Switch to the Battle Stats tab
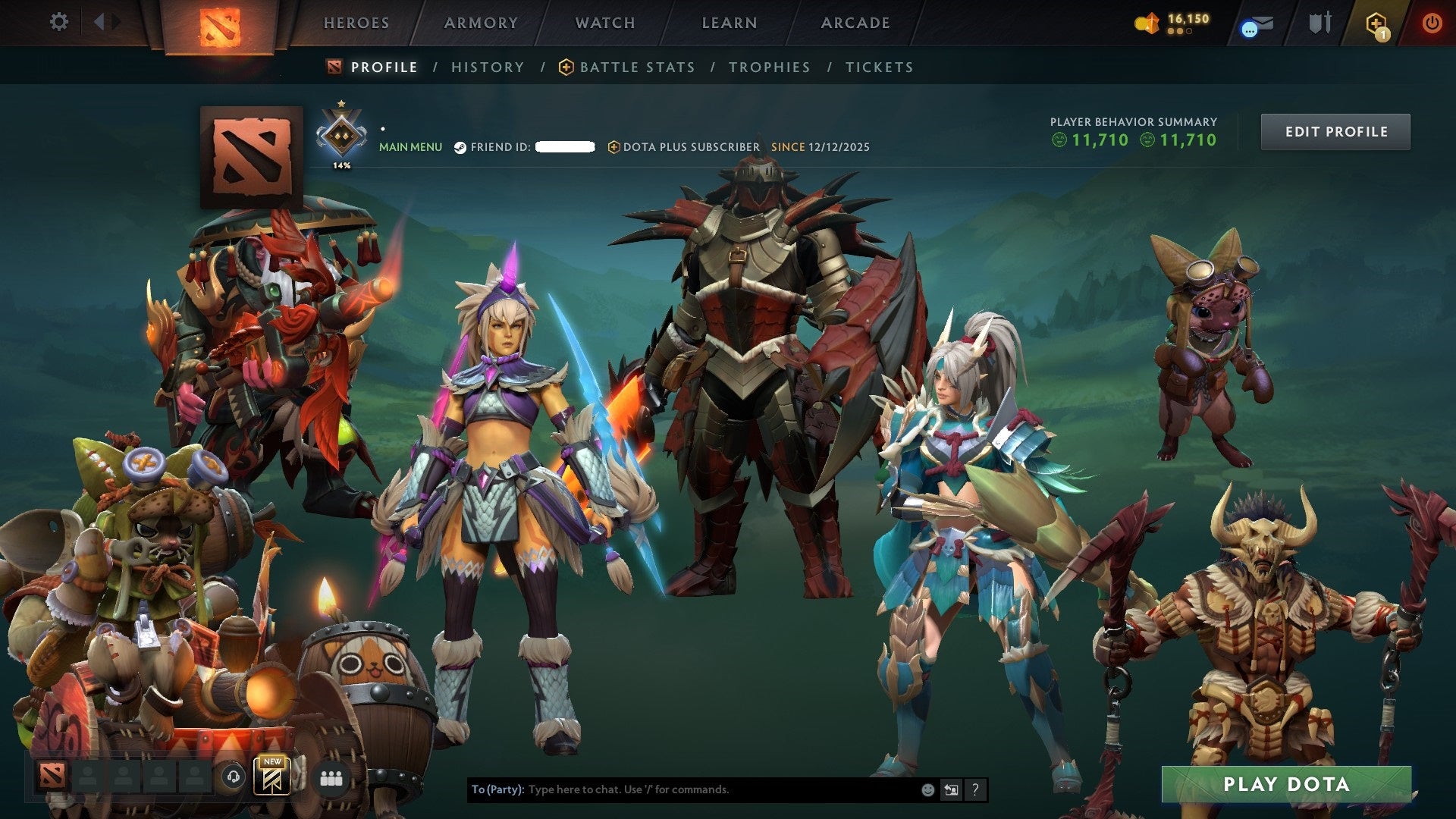 636,67
